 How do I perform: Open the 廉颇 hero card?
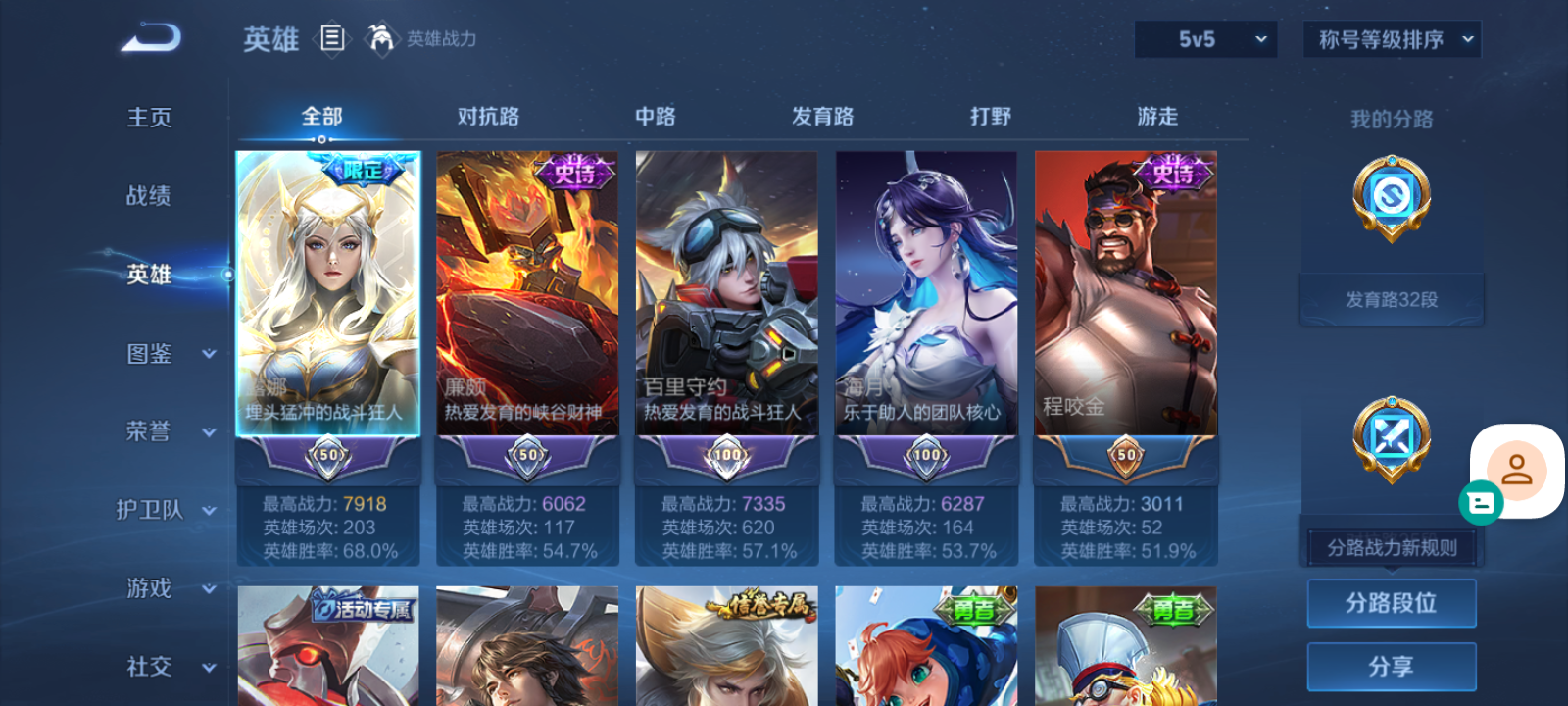pos(527,294)
